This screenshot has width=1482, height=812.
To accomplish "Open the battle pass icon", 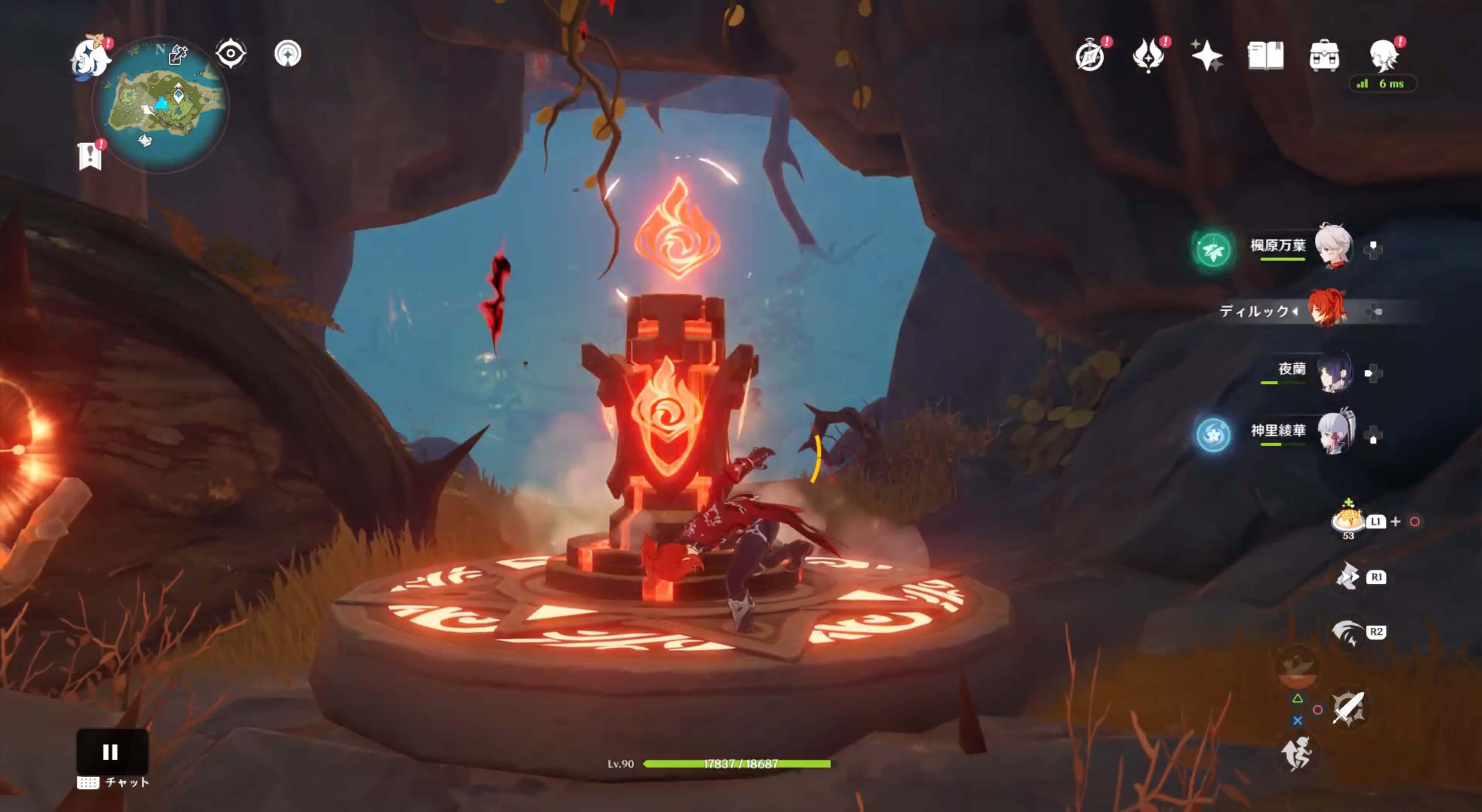I will point(1148,56).
